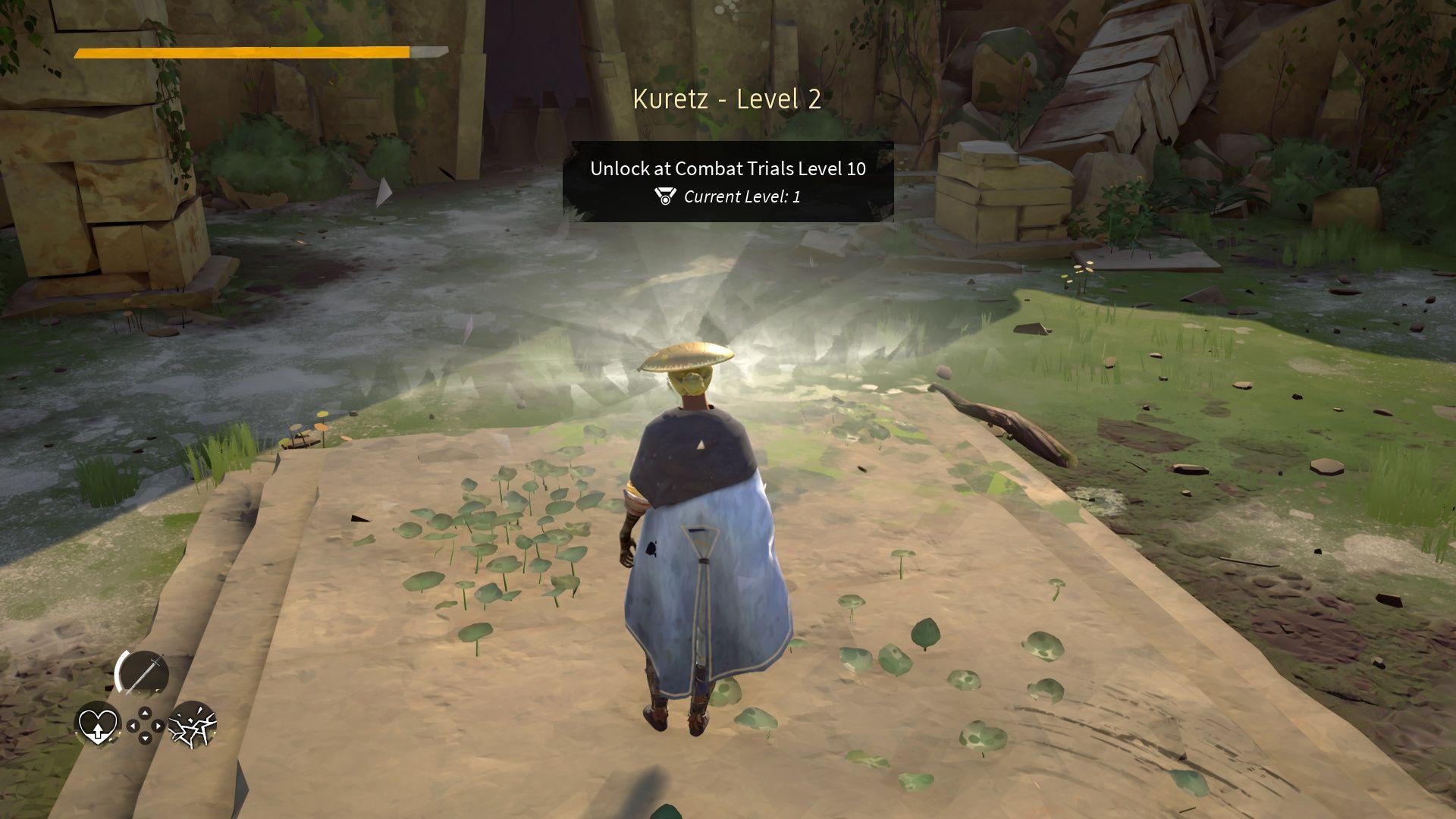Select the Kuretz - Level 2 title
The image size is (1456, 819).
pyautogui.click(x=726, y=99)
